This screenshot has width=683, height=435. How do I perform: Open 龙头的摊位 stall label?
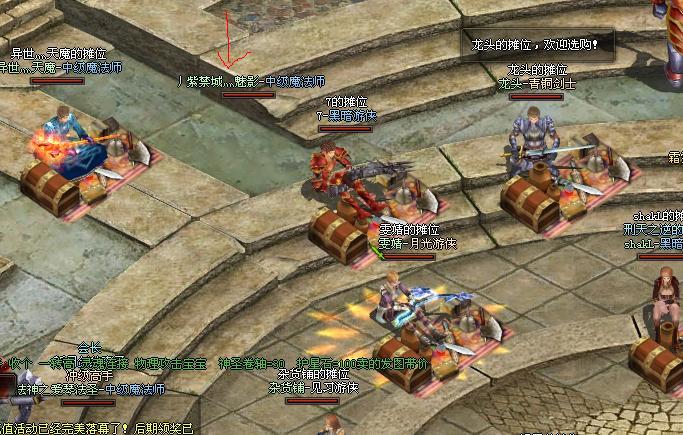538,71
